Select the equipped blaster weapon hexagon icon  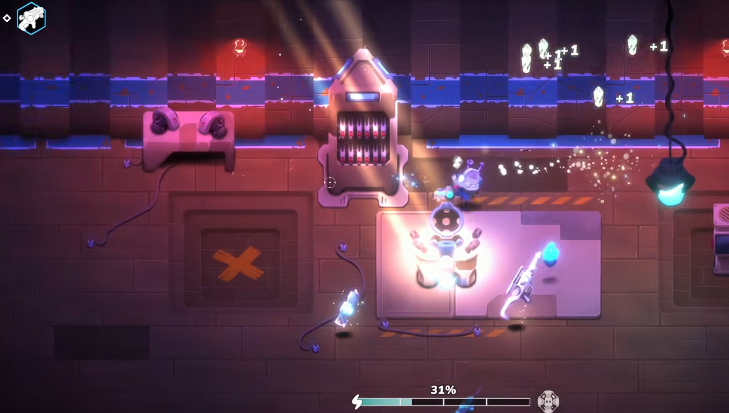coord(31,17)
